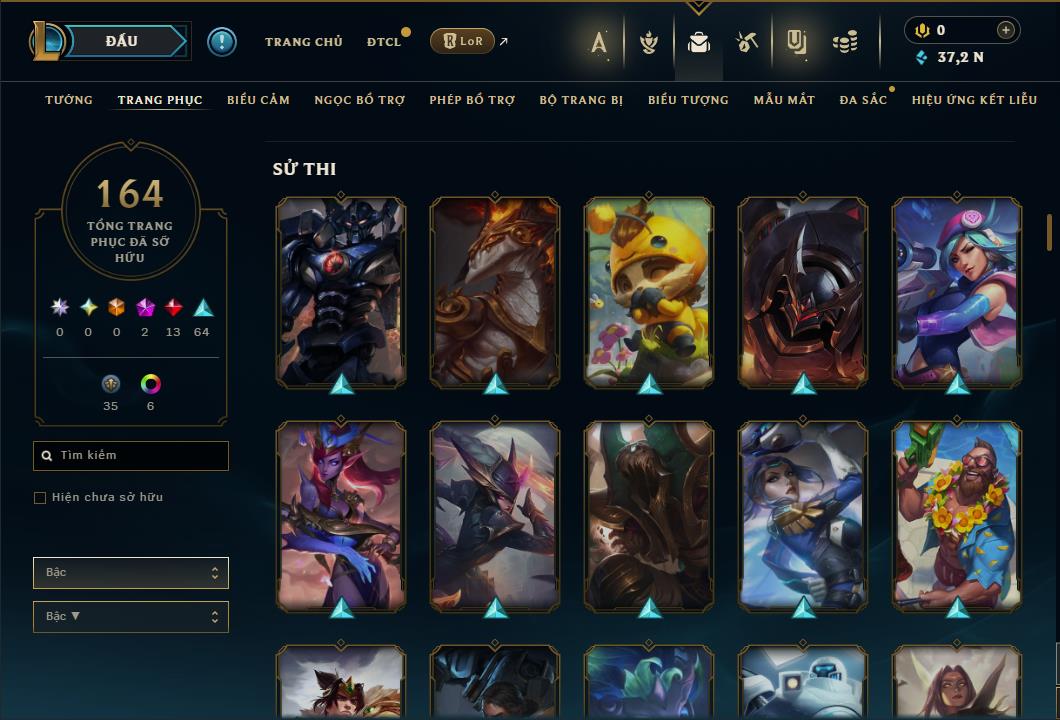Open the NGỌC BỔ TRỢ tab
This screenshot has width=1060, height=720.
pos(359,100)
